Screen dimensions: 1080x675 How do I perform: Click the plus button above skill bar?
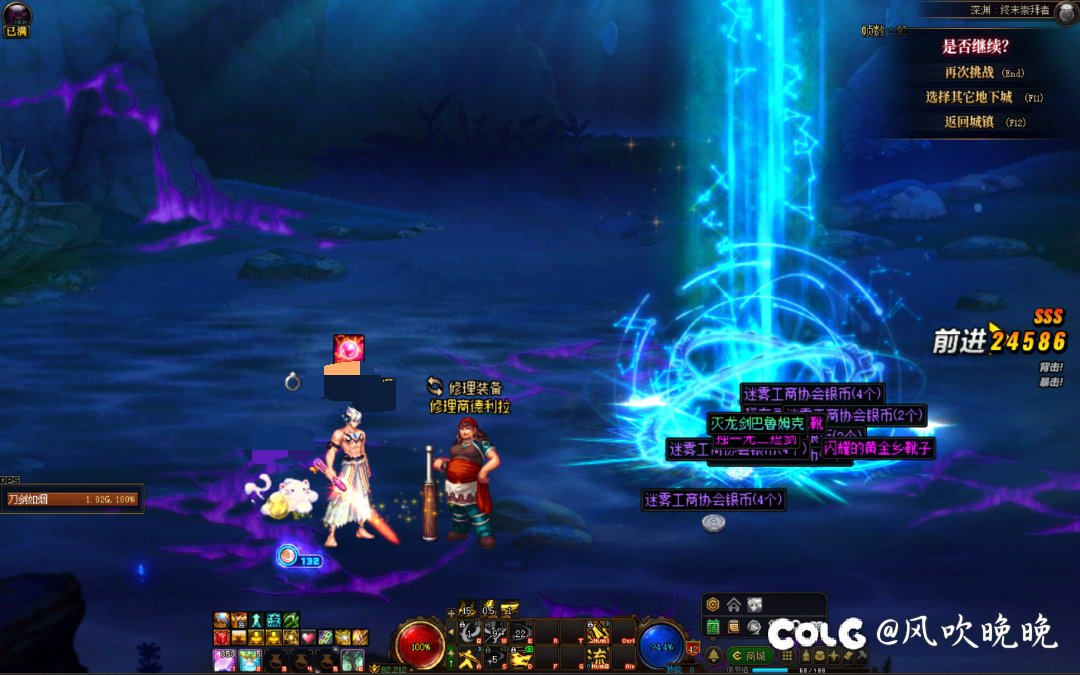pyautogui.click(x=451, y=612)
